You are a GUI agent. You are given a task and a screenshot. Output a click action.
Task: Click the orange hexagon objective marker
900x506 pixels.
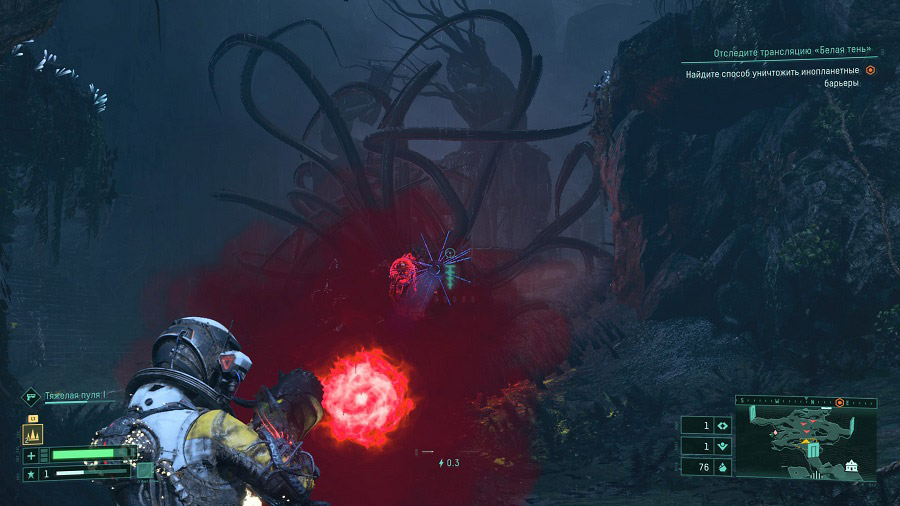(x=871, y=71)
